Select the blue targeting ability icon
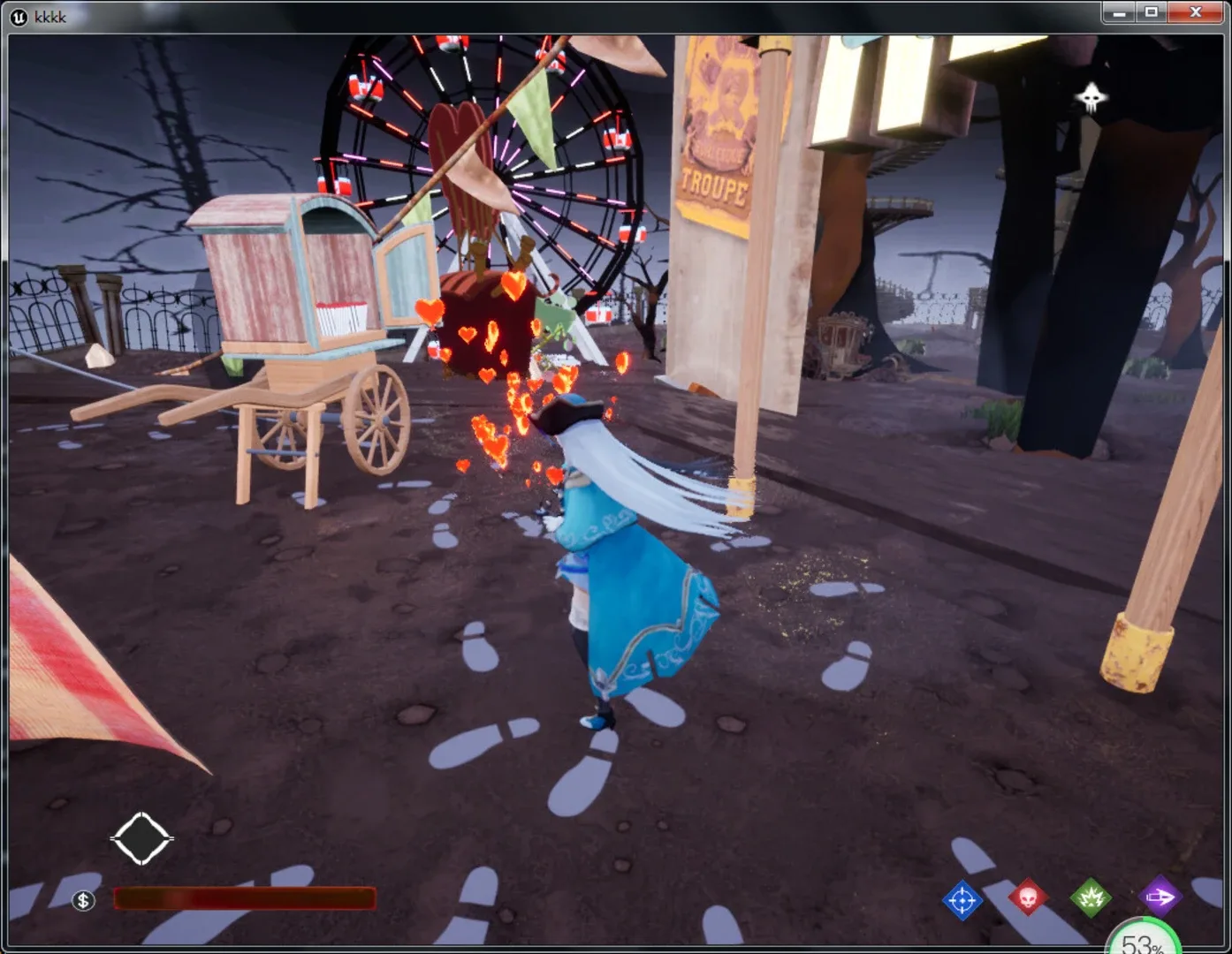This screenshot has height=954, width=1232. tap(963, 898)
